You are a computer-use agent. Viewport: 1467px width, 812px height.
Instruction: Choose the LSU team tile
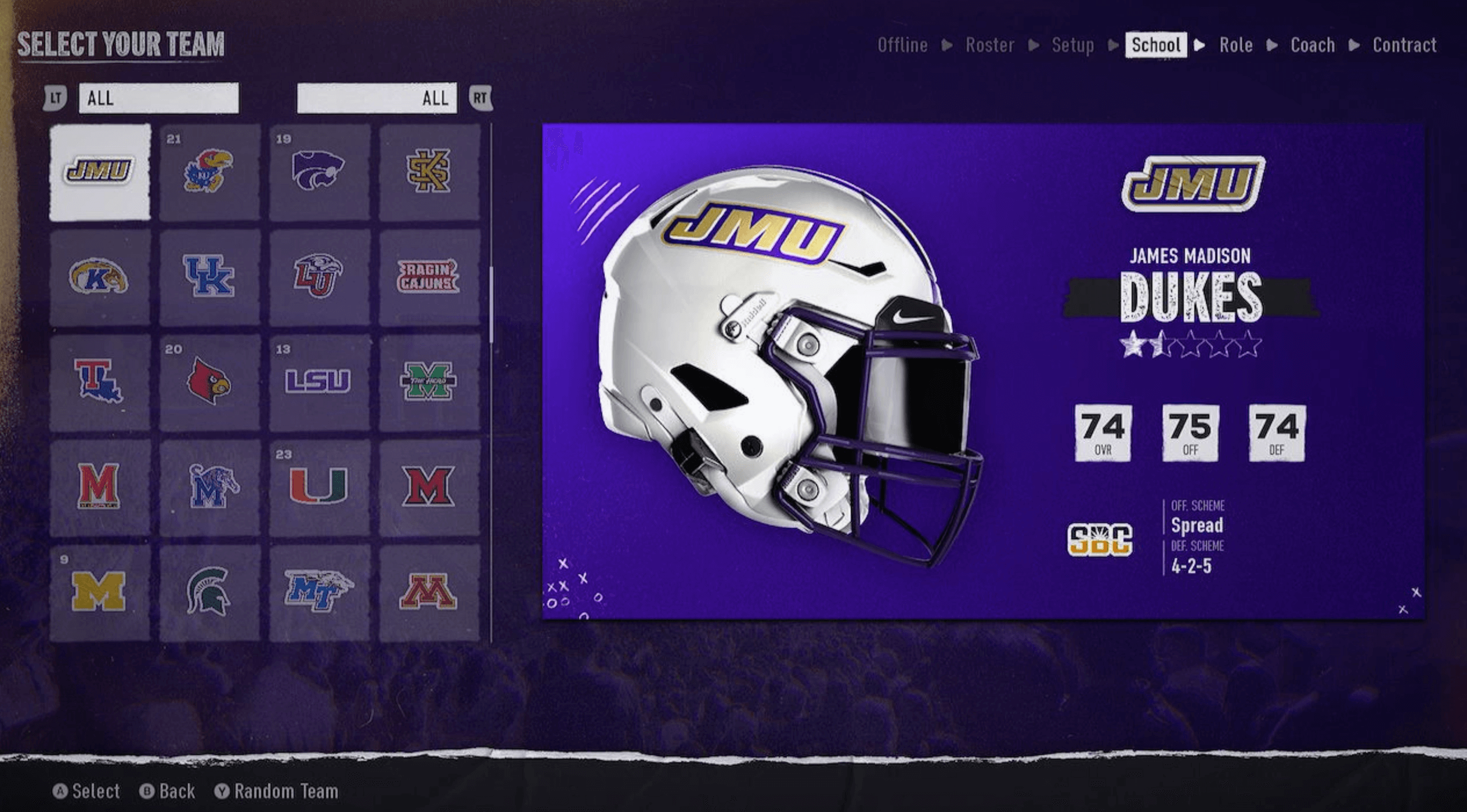[319, 382]
